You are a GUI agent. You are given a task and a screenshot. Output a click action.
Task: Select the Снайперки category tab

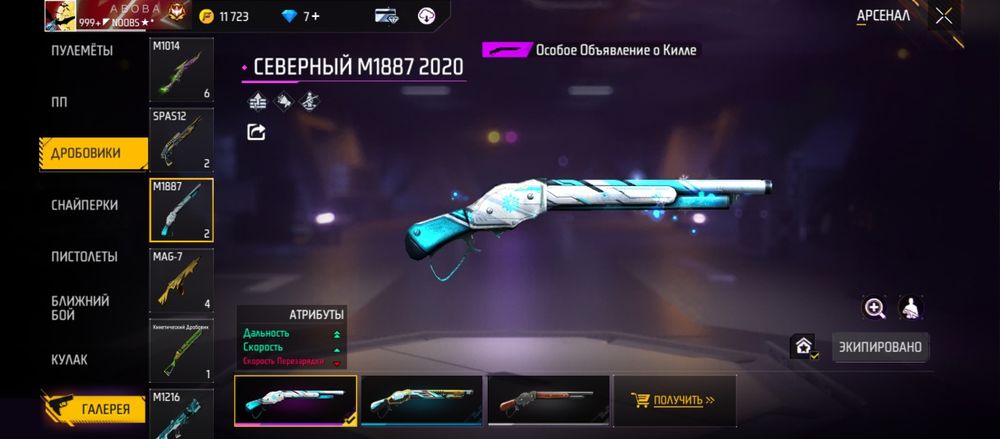85,205
